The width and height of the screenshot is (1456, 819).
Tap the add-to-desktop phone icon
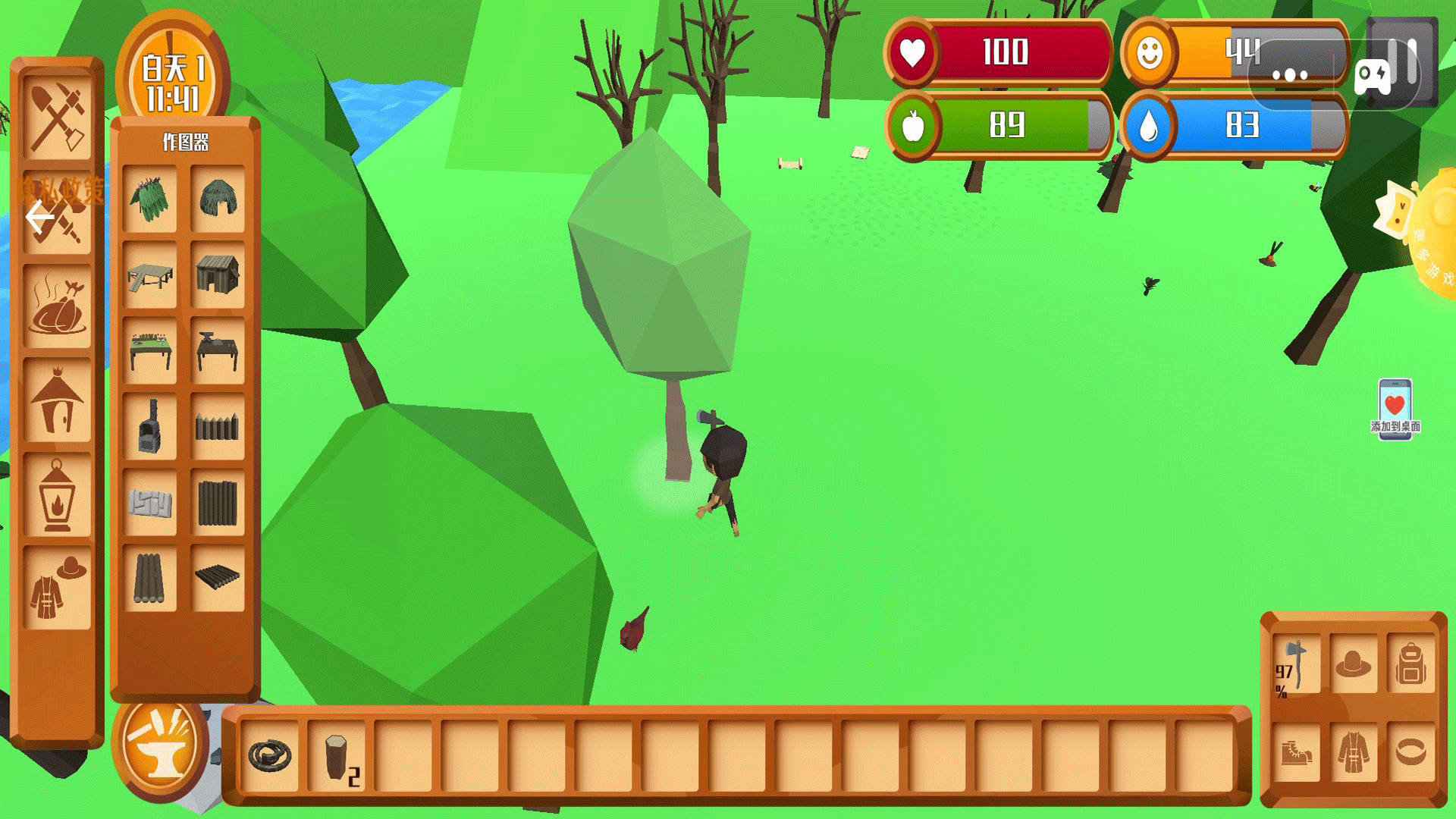coord(1395,408)
